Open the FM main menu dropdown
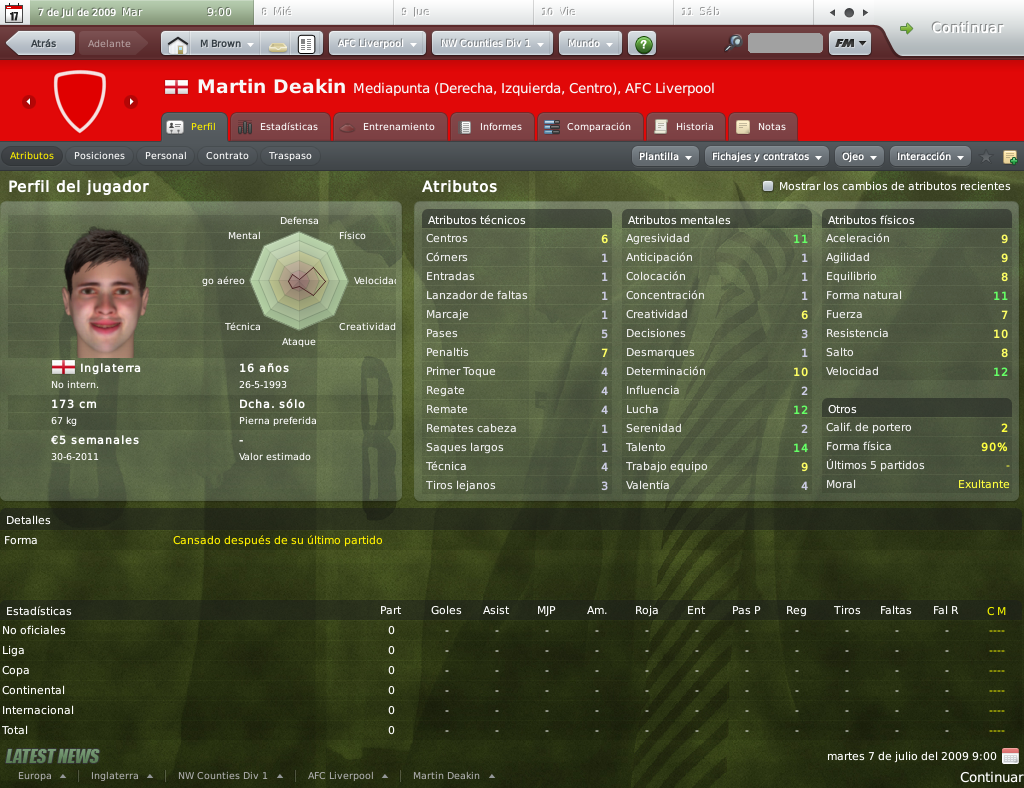Screen dimensions: 1024x788 849,44
